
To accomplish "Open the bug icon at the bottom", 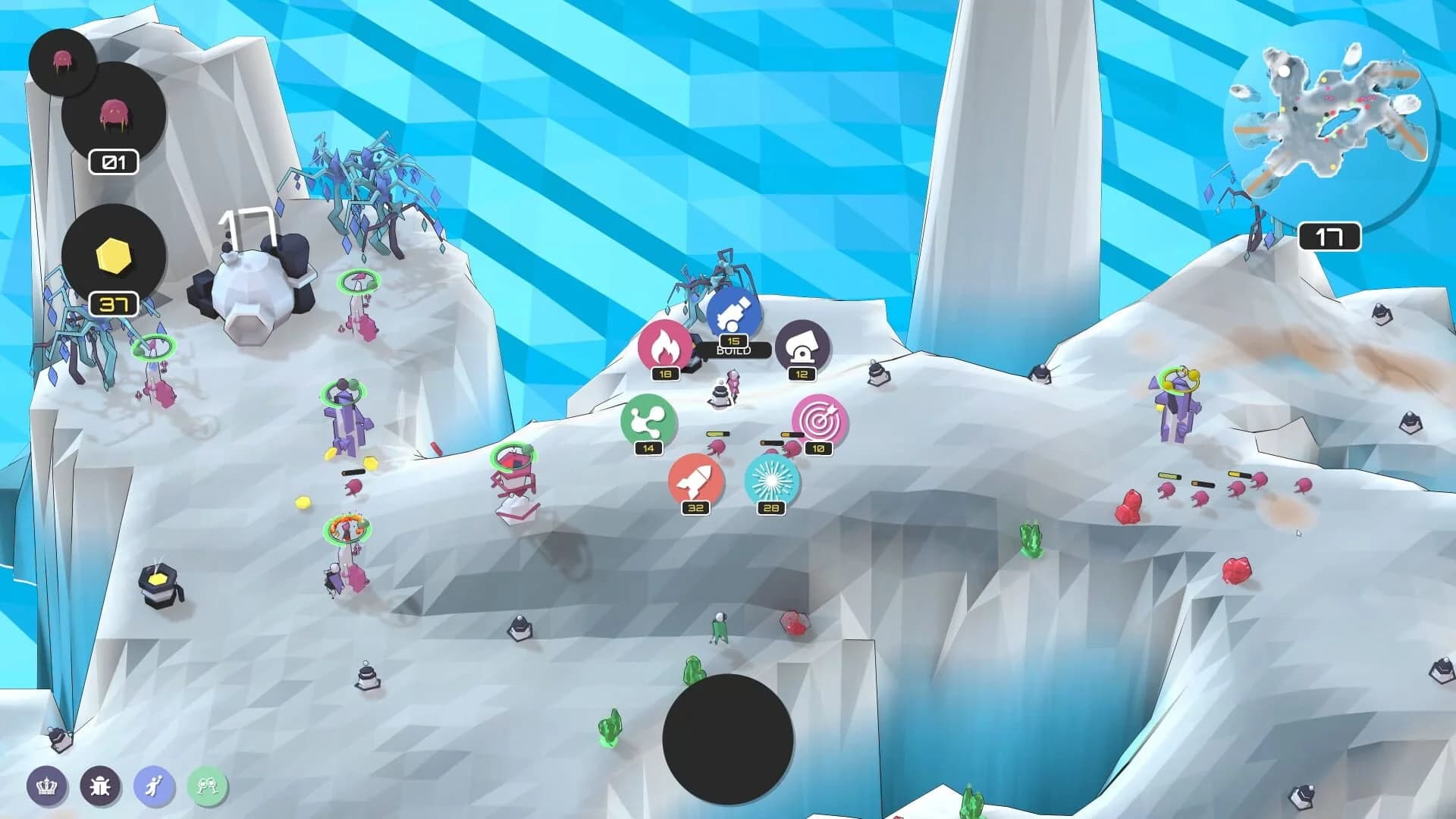I will tap(102, 787).
